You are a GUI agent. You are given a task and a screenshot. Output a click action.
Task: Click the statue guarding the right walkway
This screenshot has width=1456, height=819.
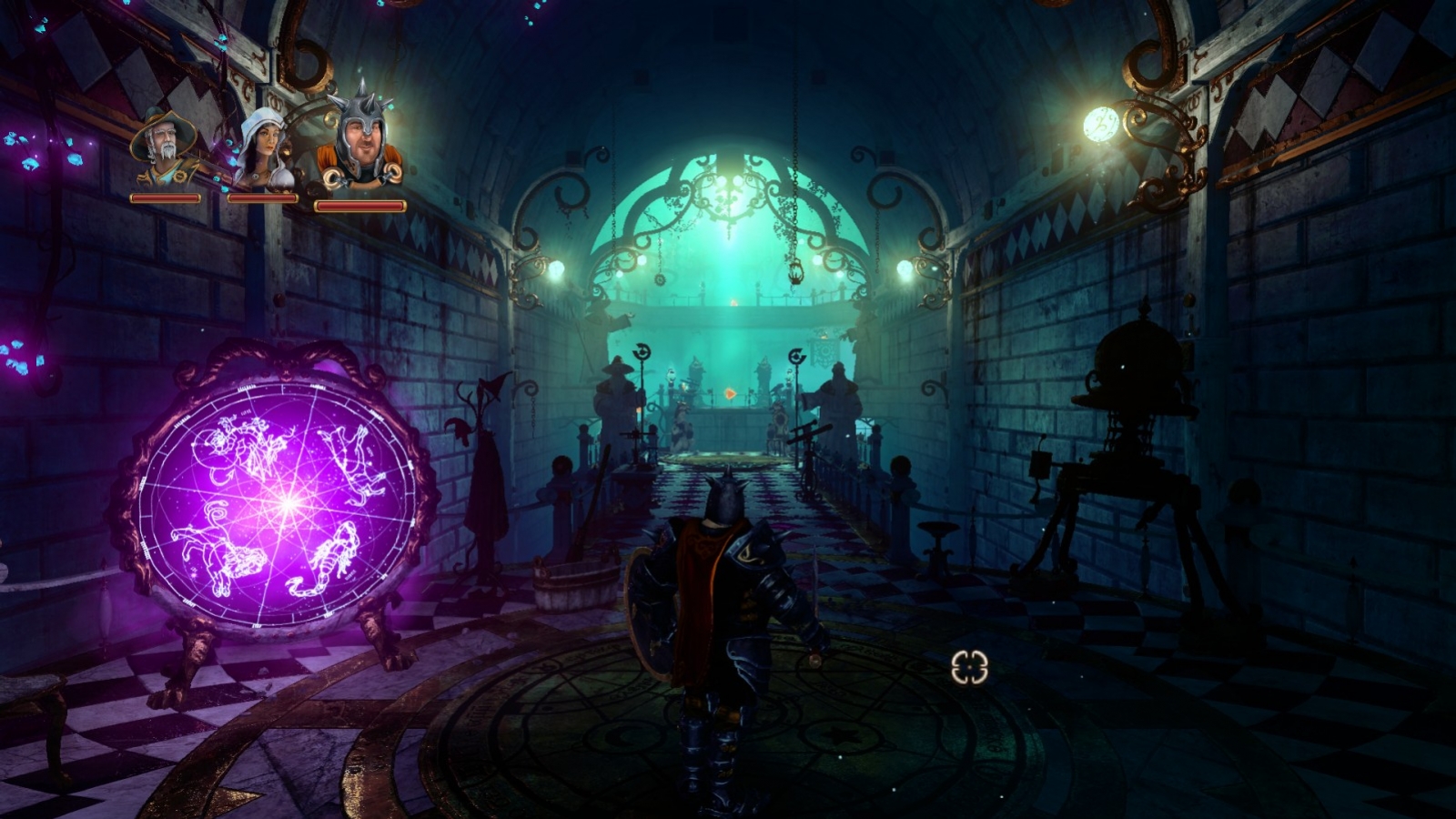tap(837, 396)
